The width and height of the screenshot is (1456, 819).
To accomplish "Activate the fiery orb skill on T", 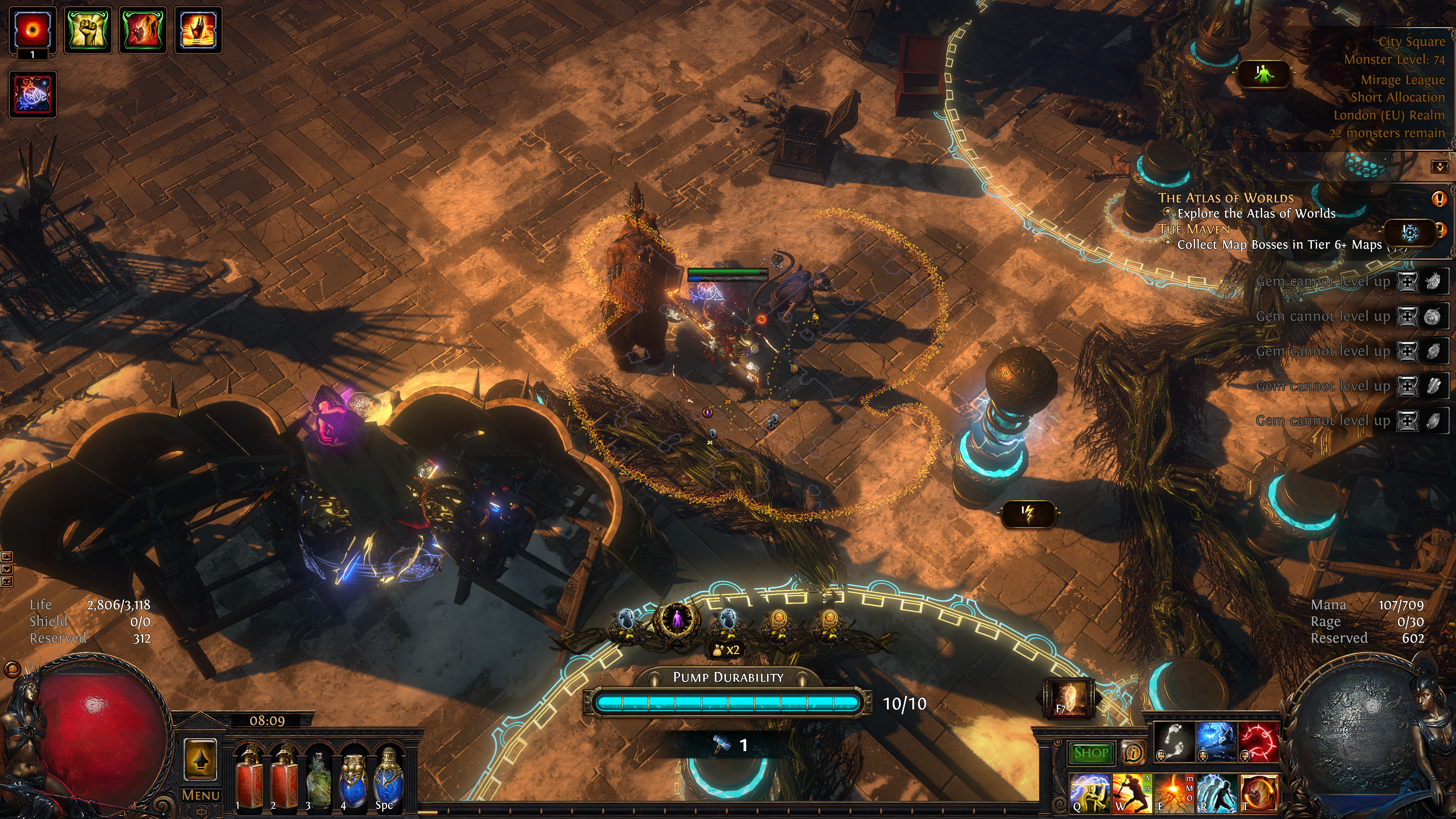I will click(1259, 792).
